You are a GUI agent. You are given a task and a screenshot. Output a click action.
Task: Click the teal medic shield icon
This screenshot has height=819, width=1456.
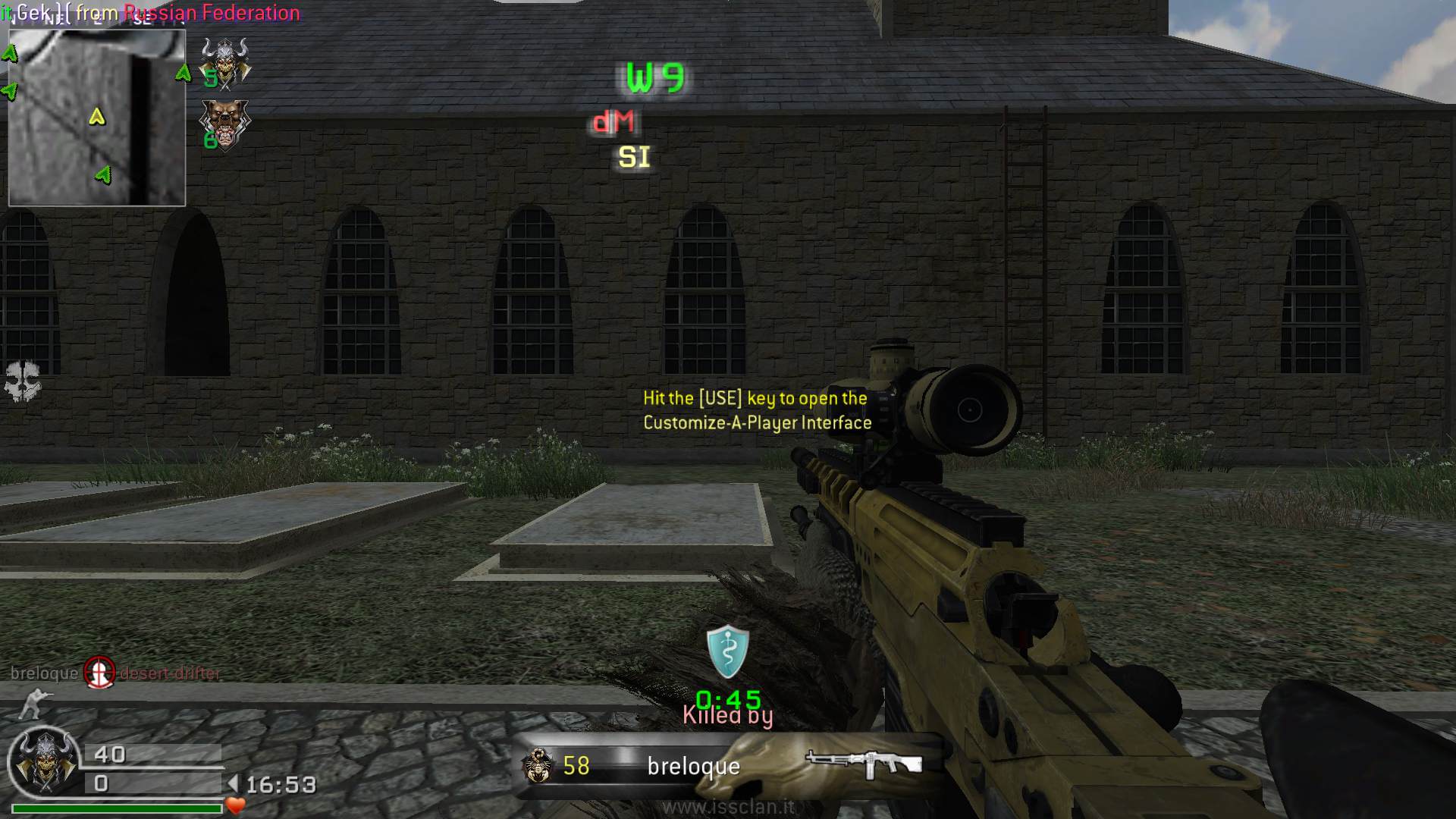click(x=727, y=651)
